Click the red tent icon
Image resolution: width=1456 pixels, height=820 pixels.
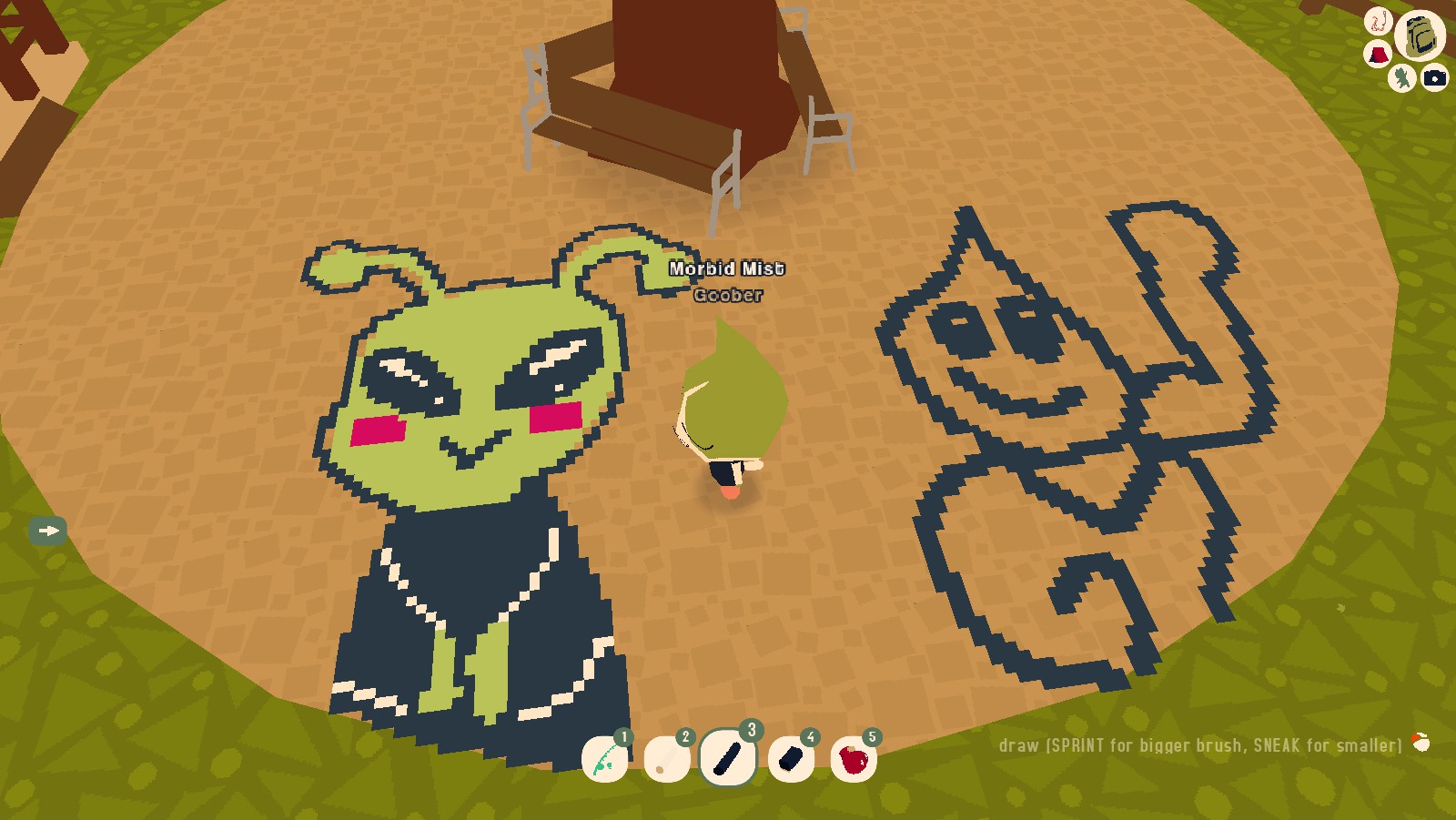(x=1377, y=52)
